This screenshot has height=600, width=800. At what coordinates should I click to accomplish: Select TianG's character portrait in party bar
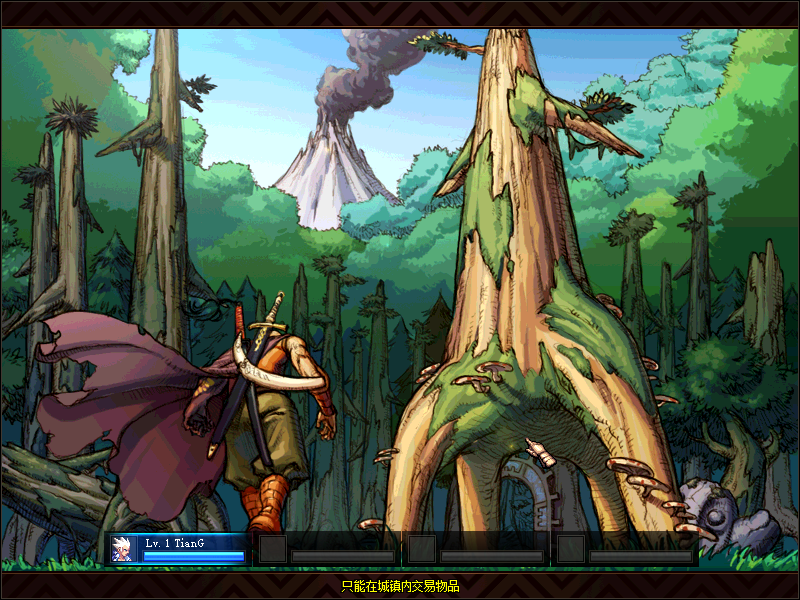pos(124,550)
